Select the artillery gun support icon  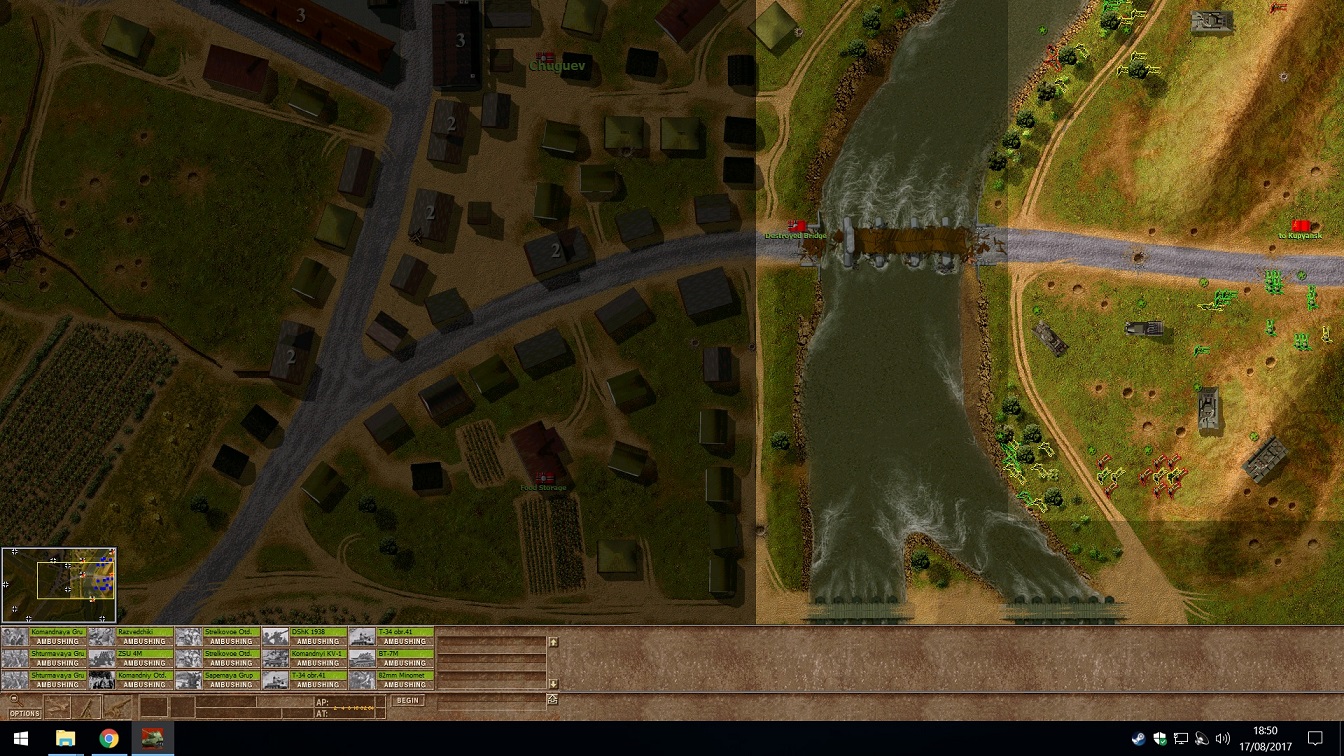(118, 707)
